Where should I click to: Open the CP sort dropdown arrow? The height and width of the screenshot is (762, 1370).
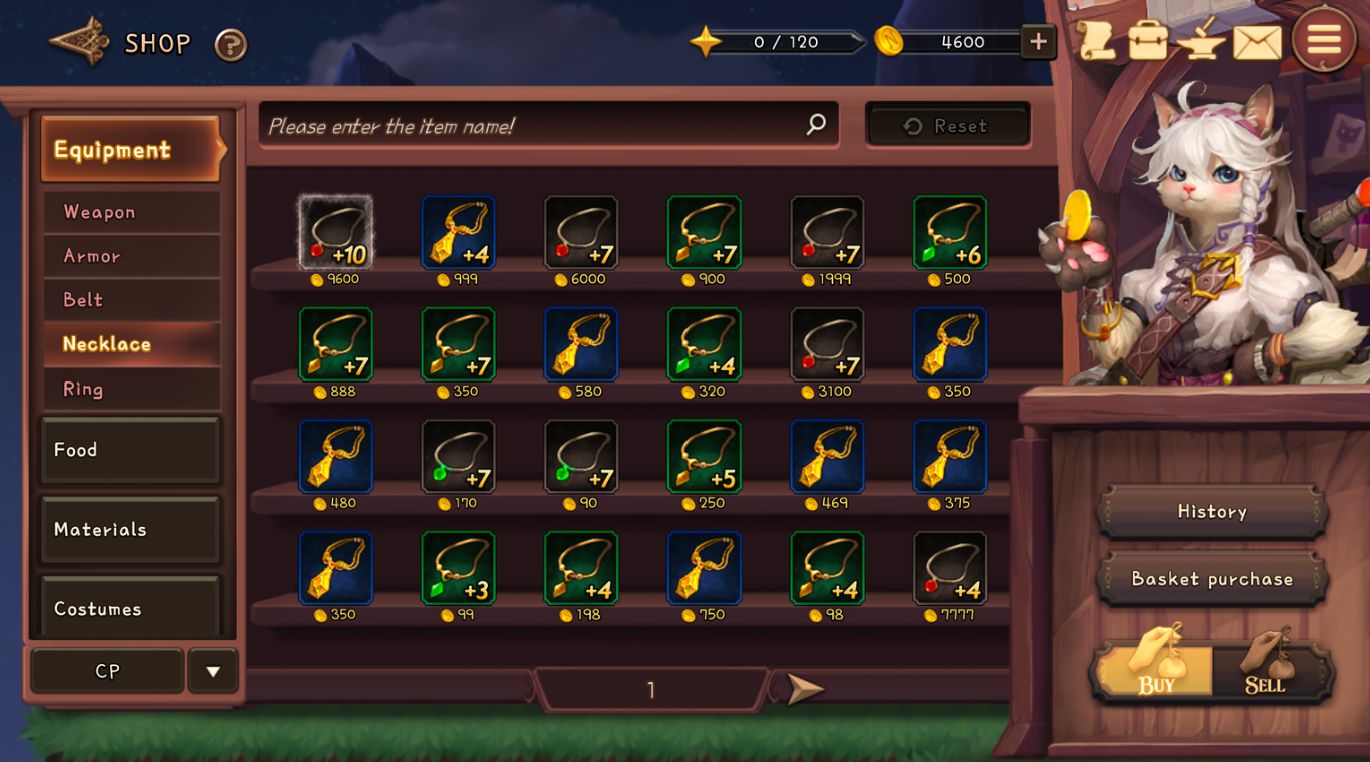(x=213, y=671)
